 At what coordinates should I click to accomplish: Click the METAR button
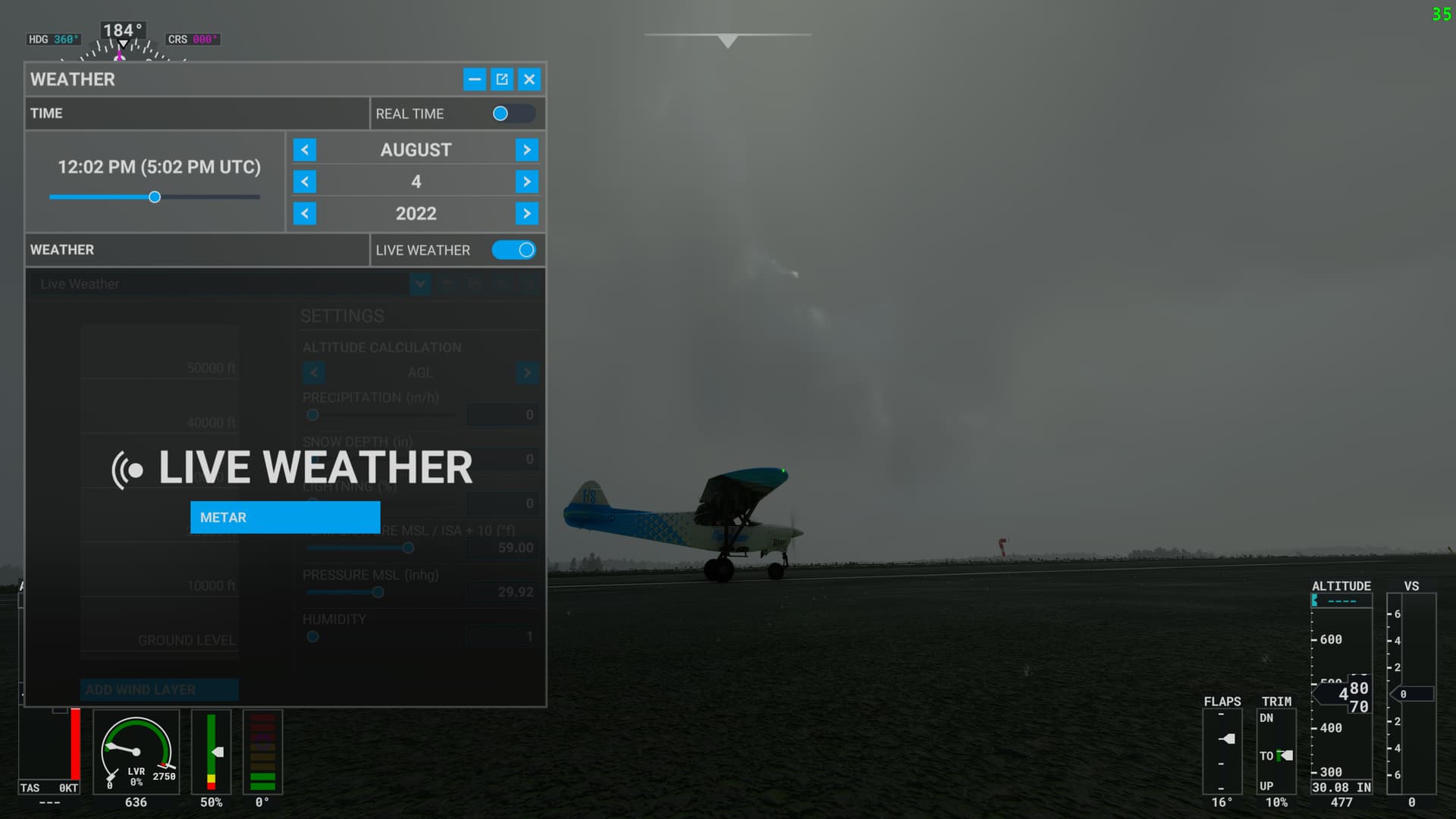pyautogui.click(x=284, y=517)
